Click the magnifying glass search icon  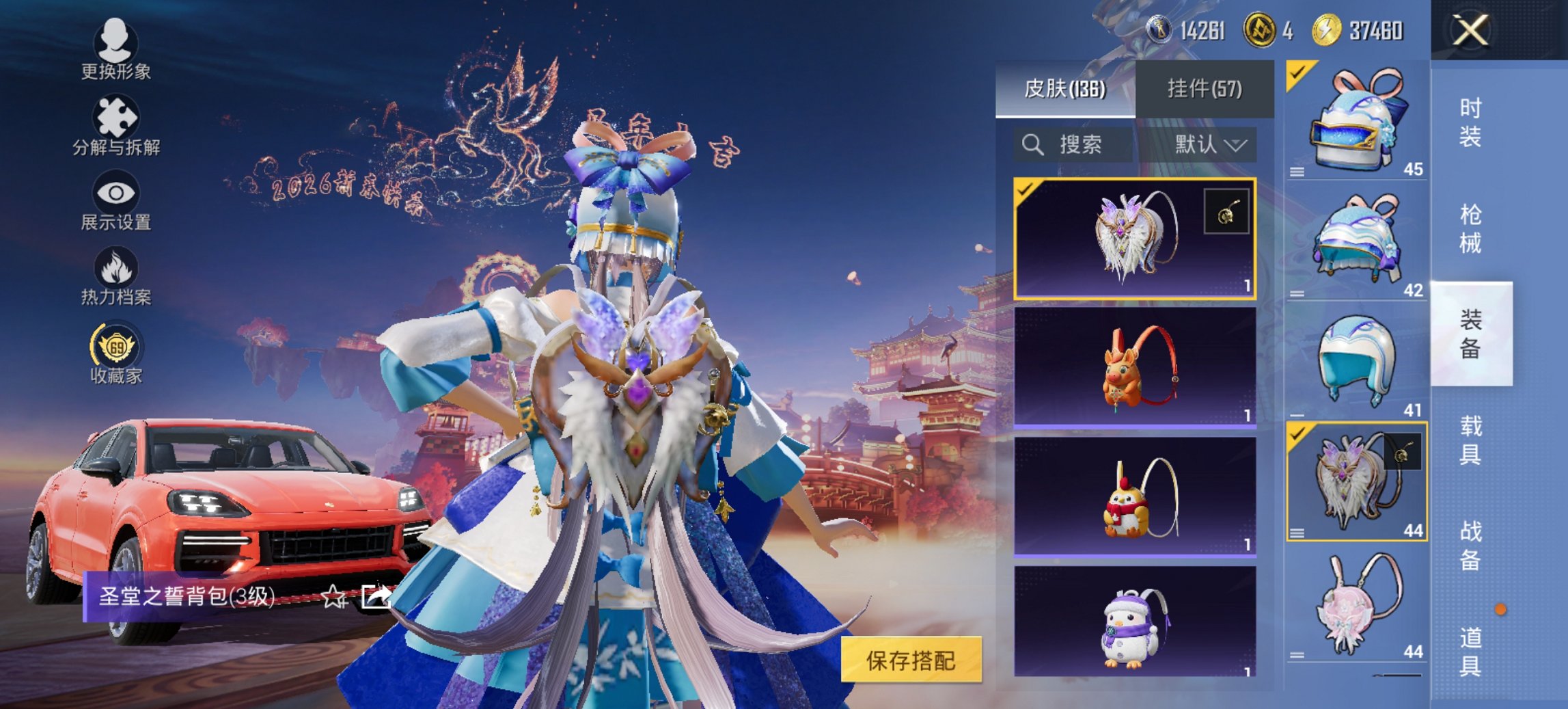[1033, 146]
